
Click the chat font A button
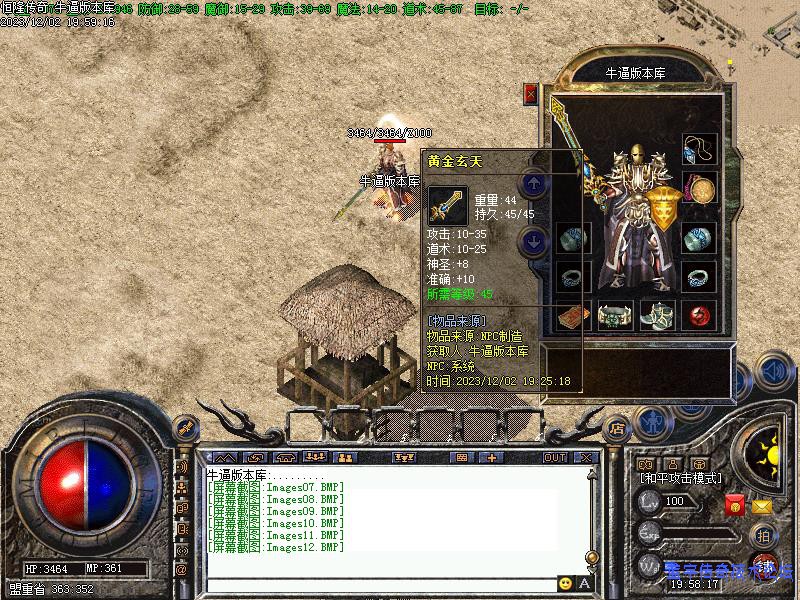(x=584, y=583)
